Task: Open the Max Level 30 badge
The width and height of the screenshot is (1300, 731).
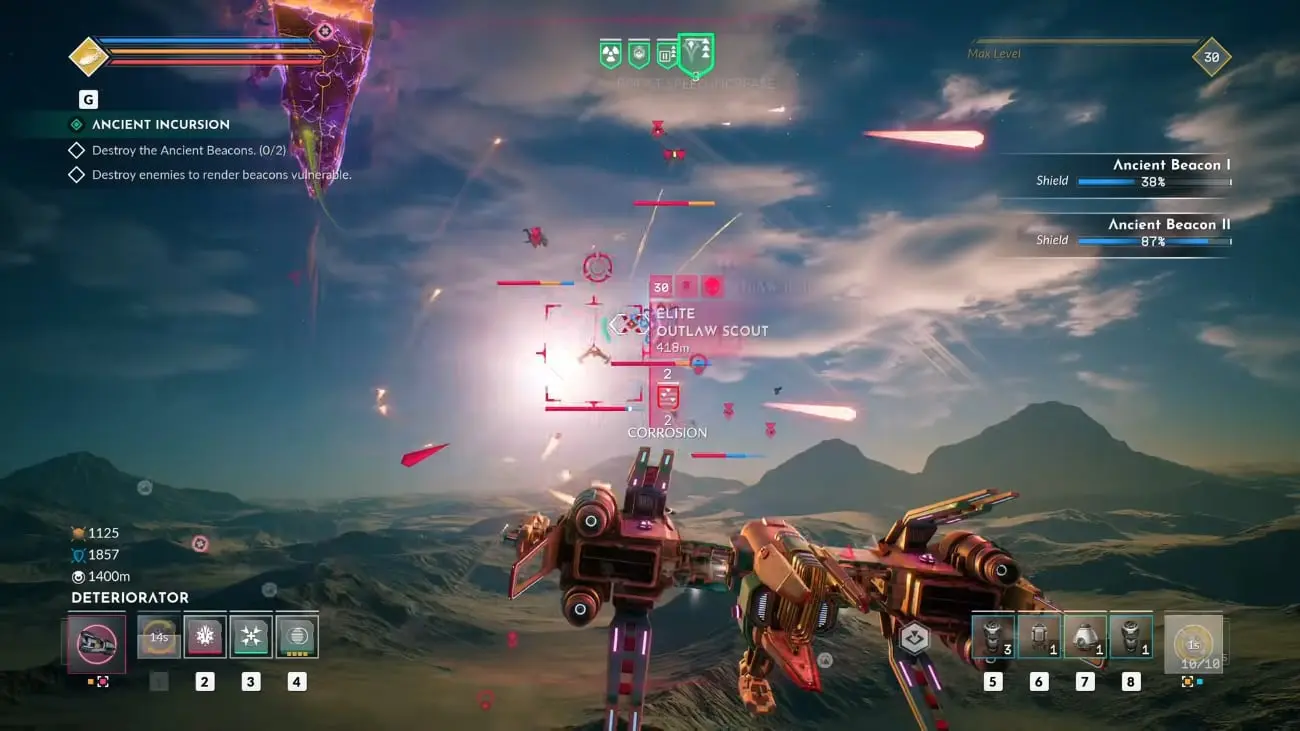Action: pyautogui.click(x=1210, y=57)
